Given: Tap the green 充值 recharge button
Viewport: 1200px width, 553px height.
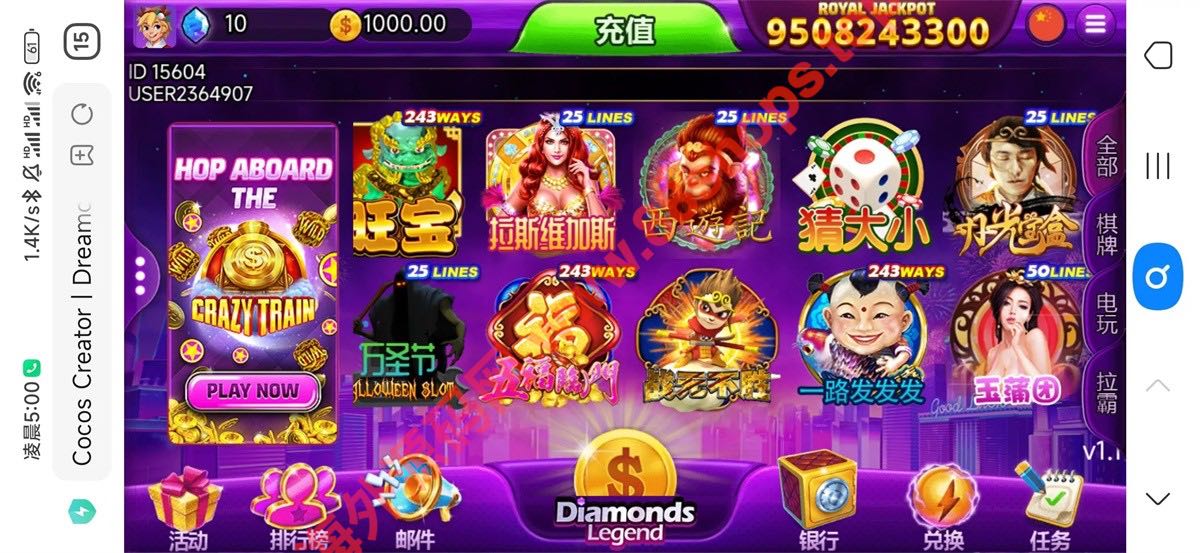Looking at the screenshot, I should [x=625, y=29].
